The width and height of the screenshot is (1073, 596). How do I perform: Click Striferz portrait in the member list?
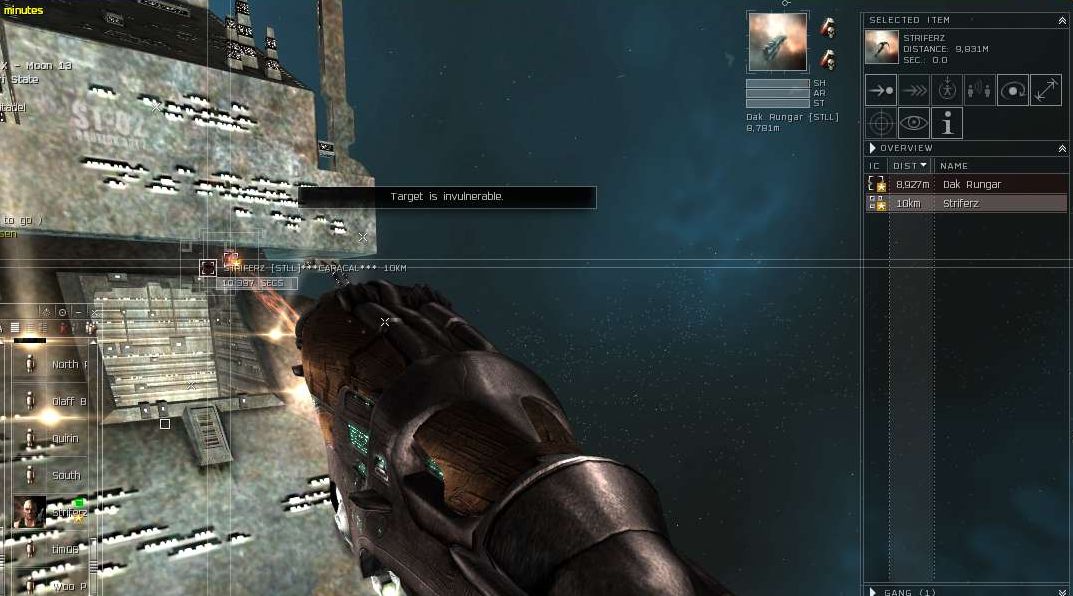(29, 512)
